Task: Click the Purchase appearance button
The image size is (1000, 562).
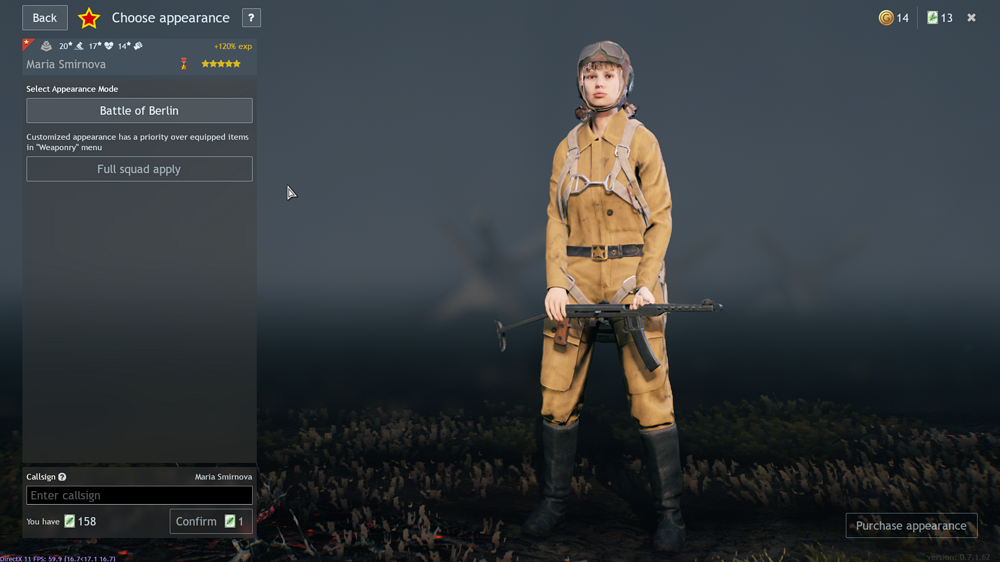Action: tap(911, 525)
